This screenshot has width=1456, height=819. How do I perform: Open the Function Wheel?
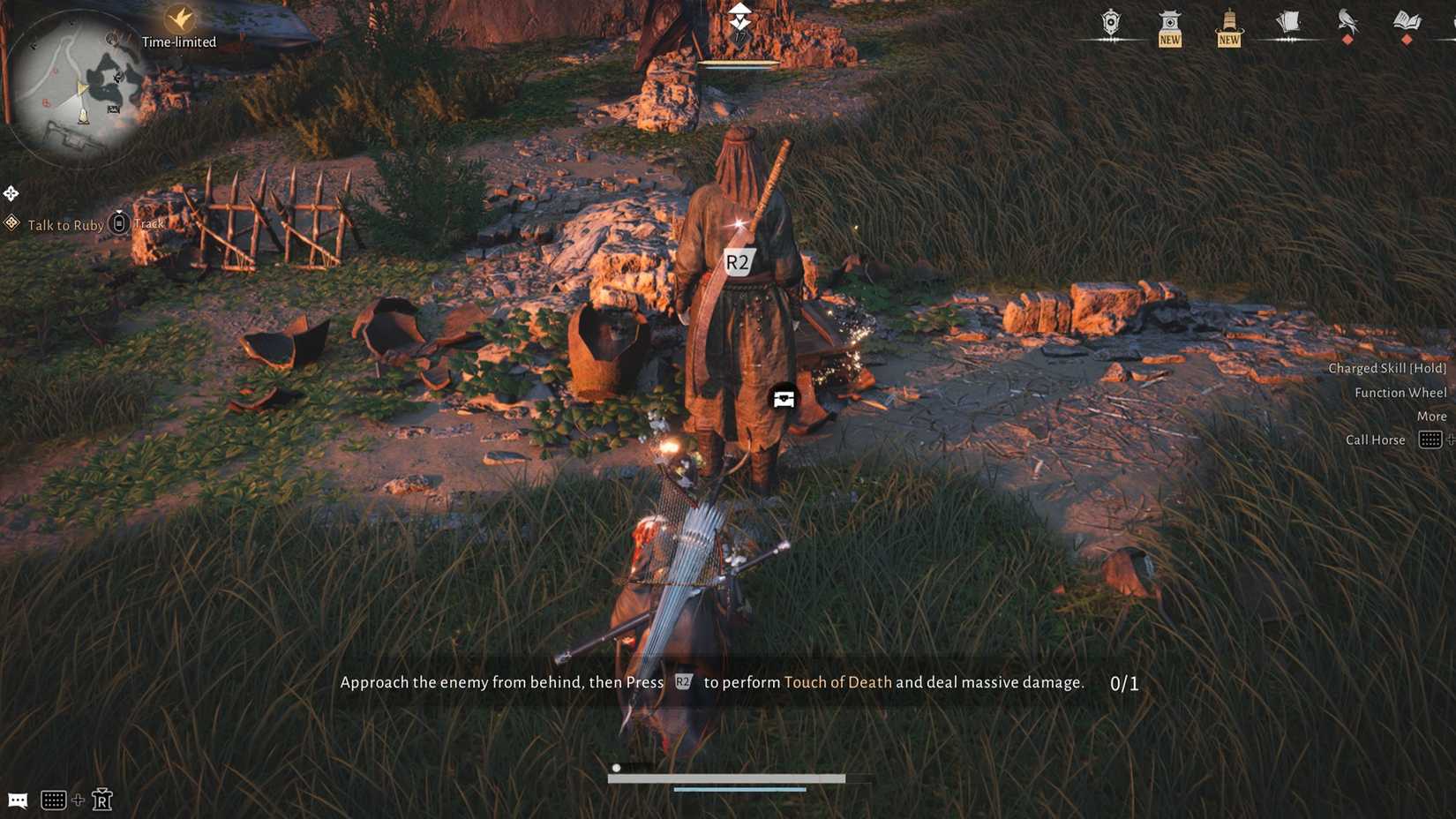point(1400,392)
